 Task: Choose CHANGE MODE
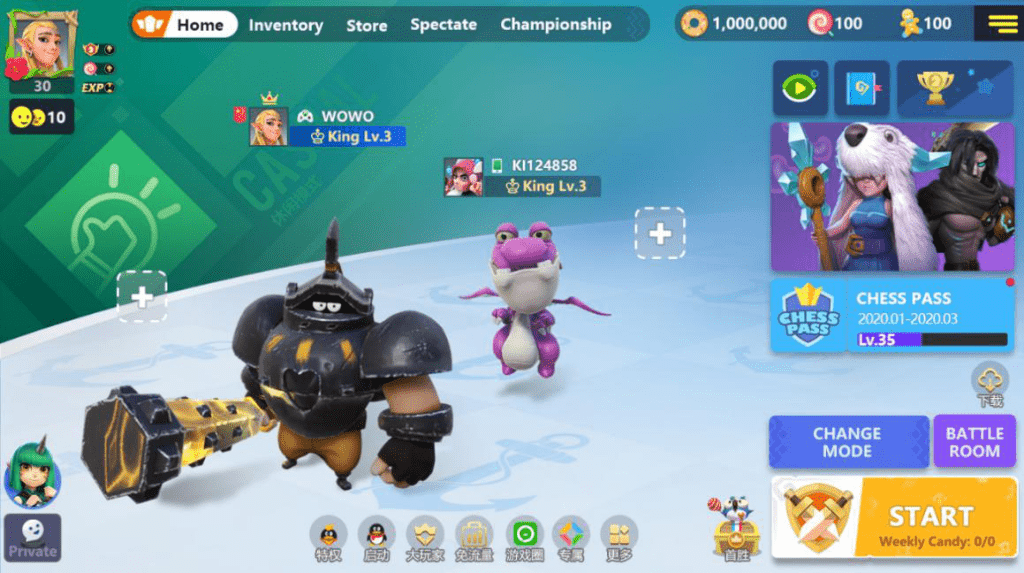click(x=847, y=442)
